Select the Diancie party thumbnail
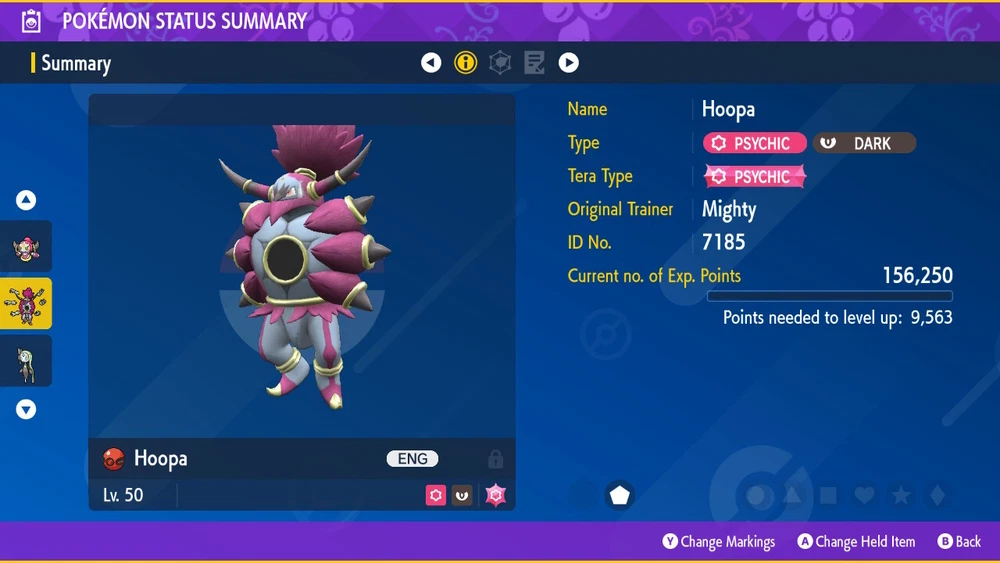Image resolution: width=1000 pixels, height=563 pixels. pyautogui.click(x=26, y=246)
